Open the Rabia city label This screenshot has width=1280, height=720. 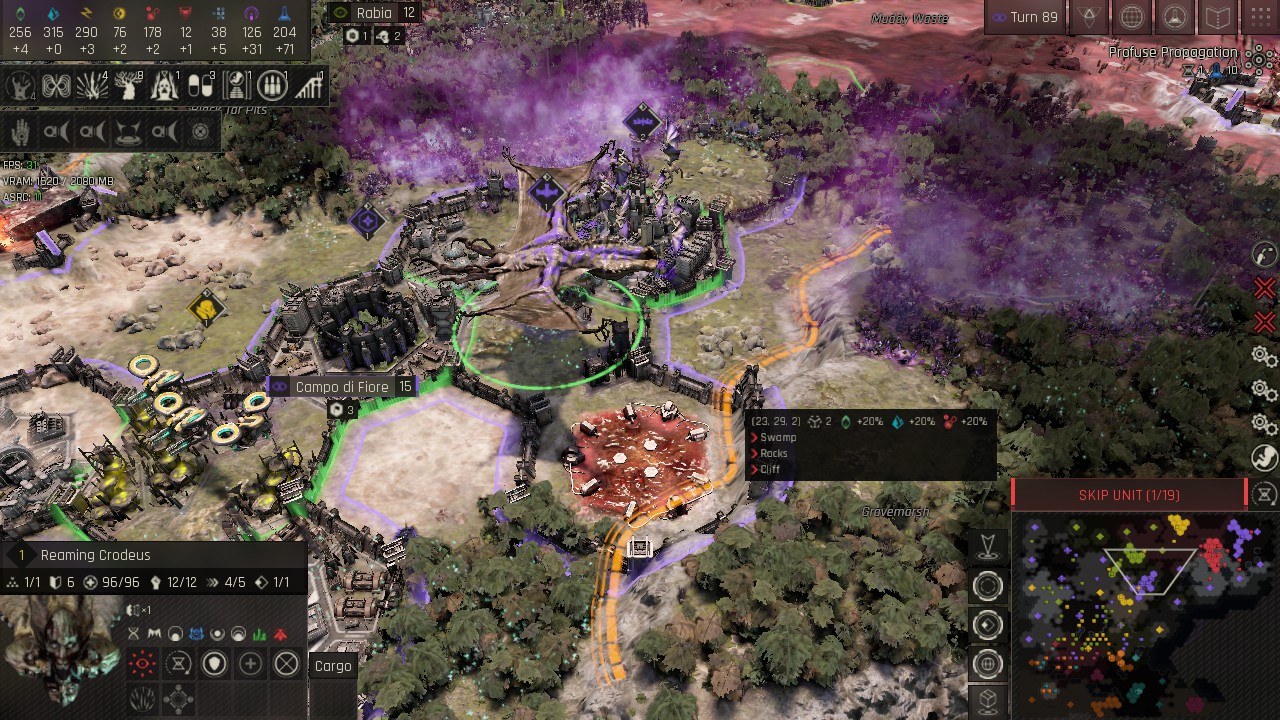point(374,13)
